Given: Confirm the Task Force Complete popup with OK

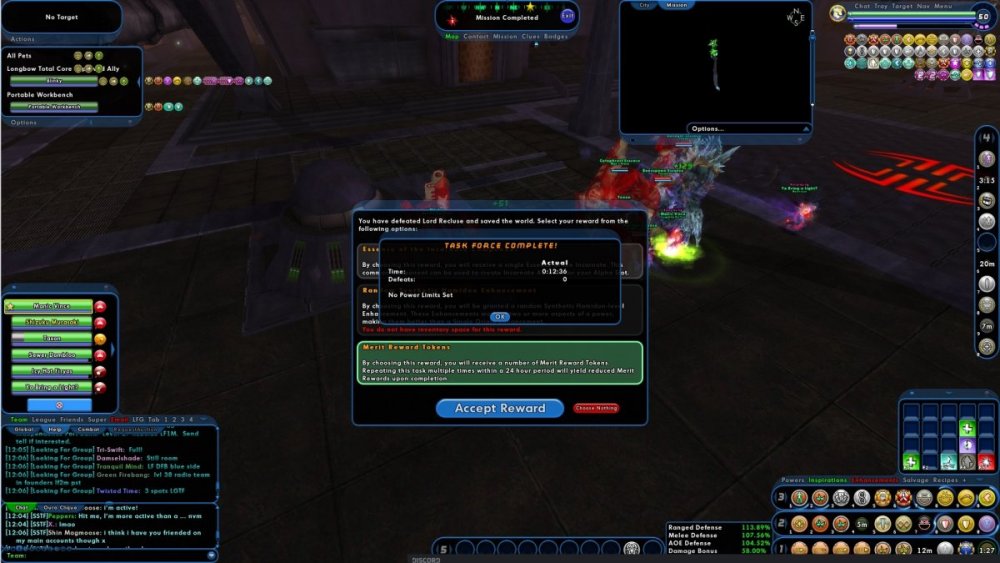Looking at the screenshot, I should pos(500,316).
